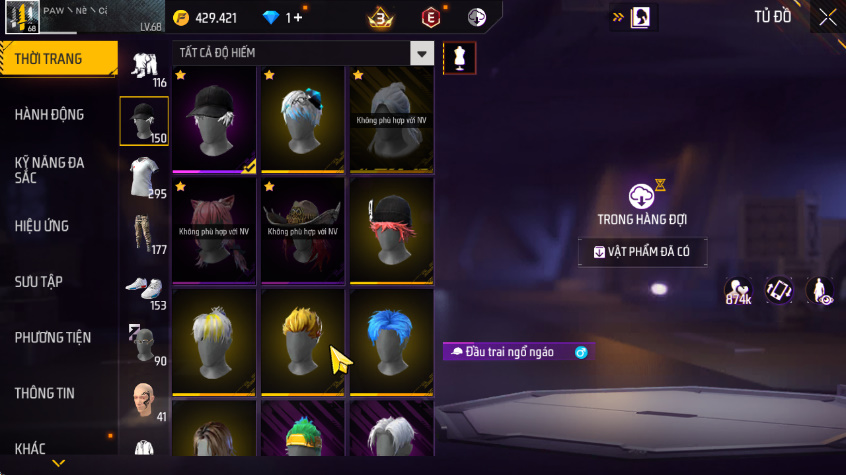
Task: Open the Hiệu Ứng tab
Action: coord(42,226)
